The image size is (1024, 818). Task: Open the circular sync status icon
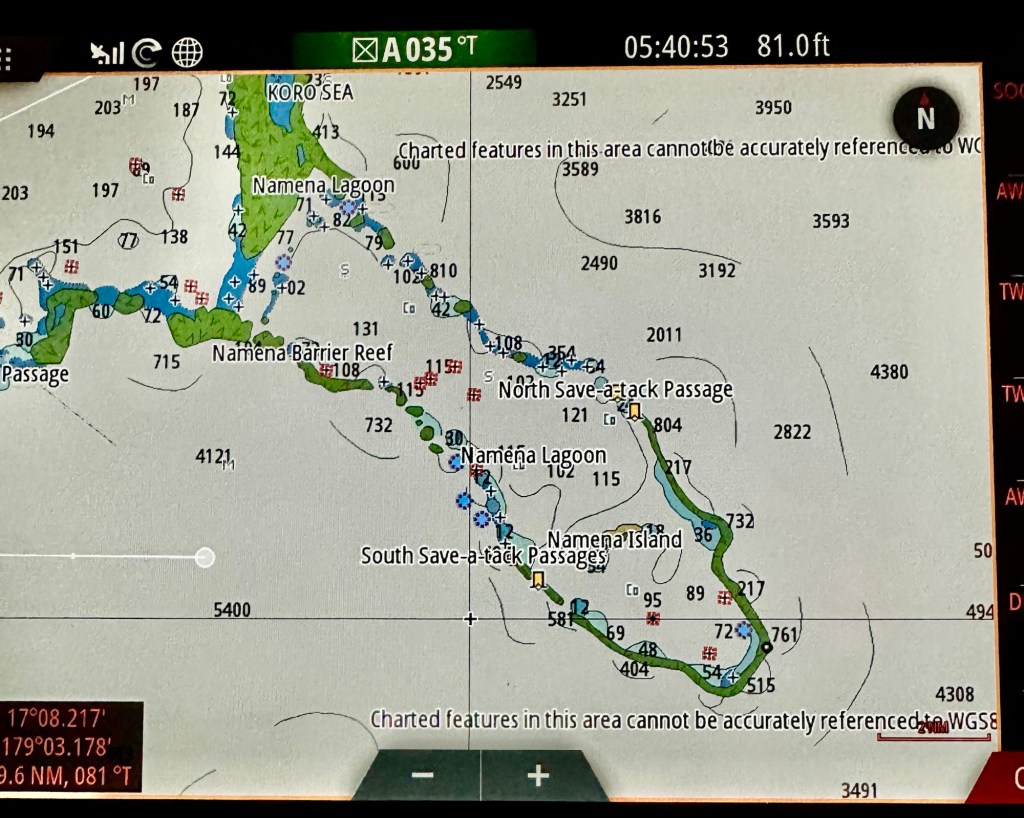(147, 53)
